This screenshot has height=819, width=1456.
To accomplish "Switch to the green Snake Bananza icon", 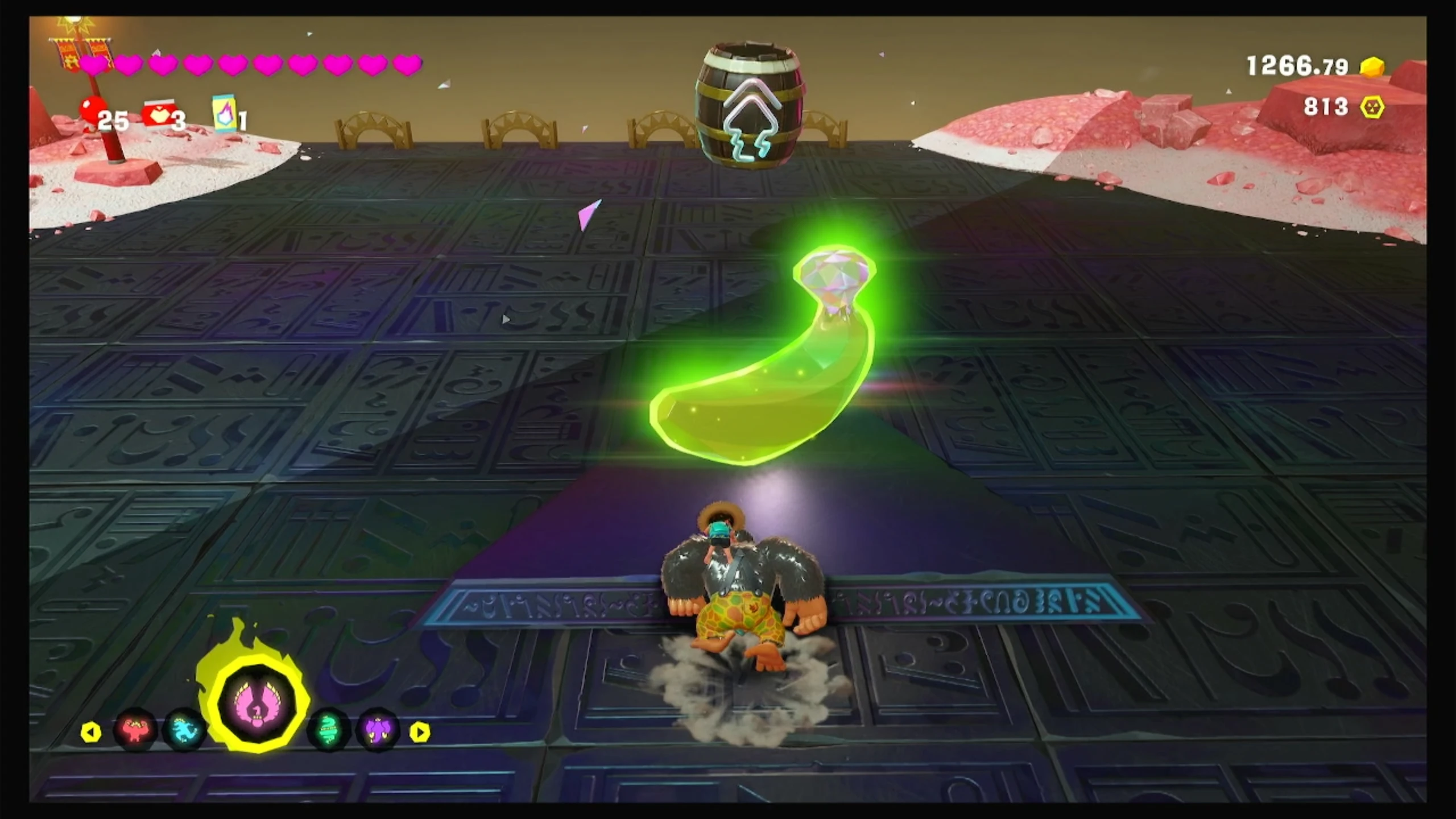I will coord(329,729).
